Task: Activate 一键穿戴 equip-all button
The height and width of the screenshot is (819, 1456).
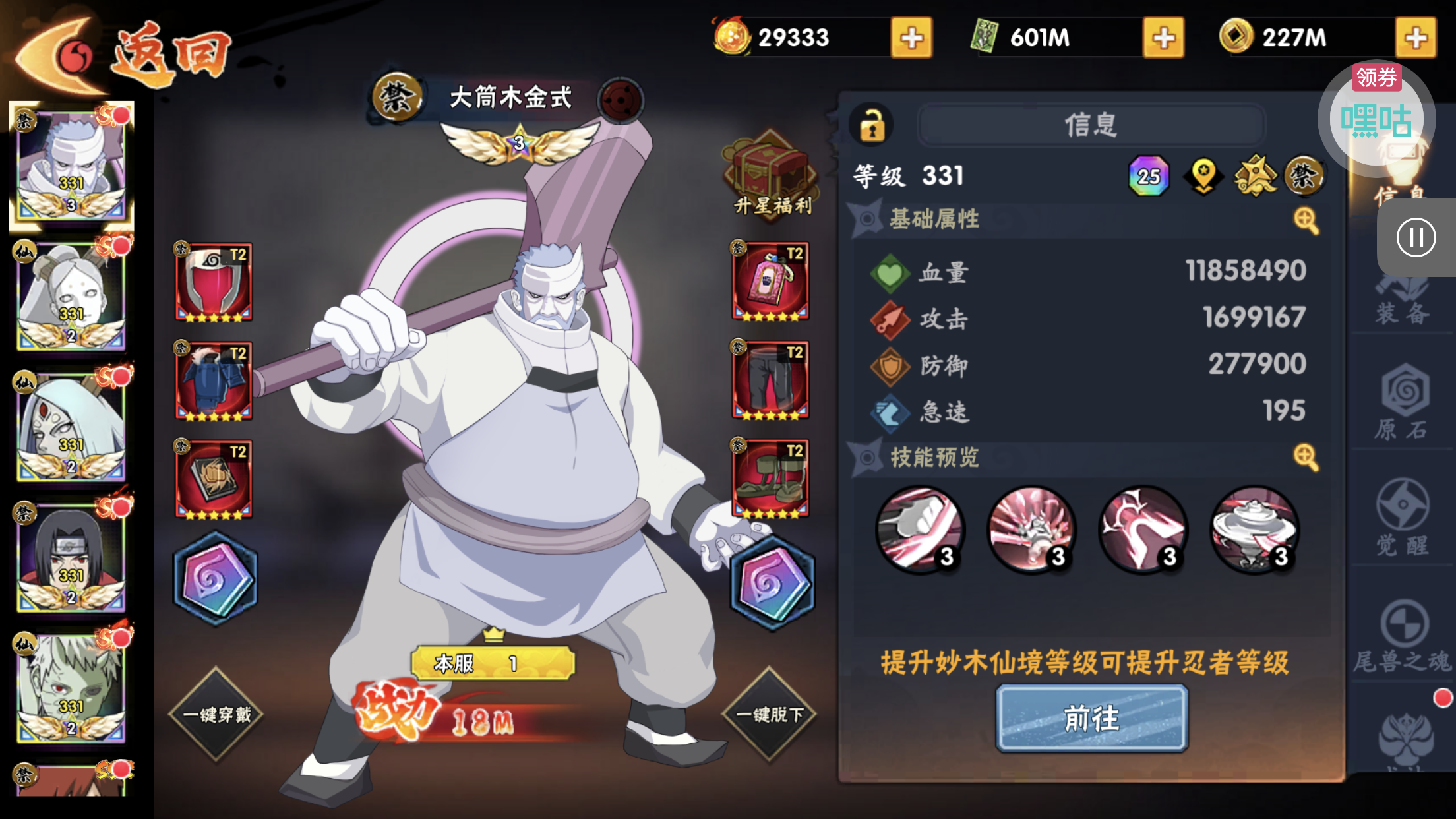Action: [216, 714]
